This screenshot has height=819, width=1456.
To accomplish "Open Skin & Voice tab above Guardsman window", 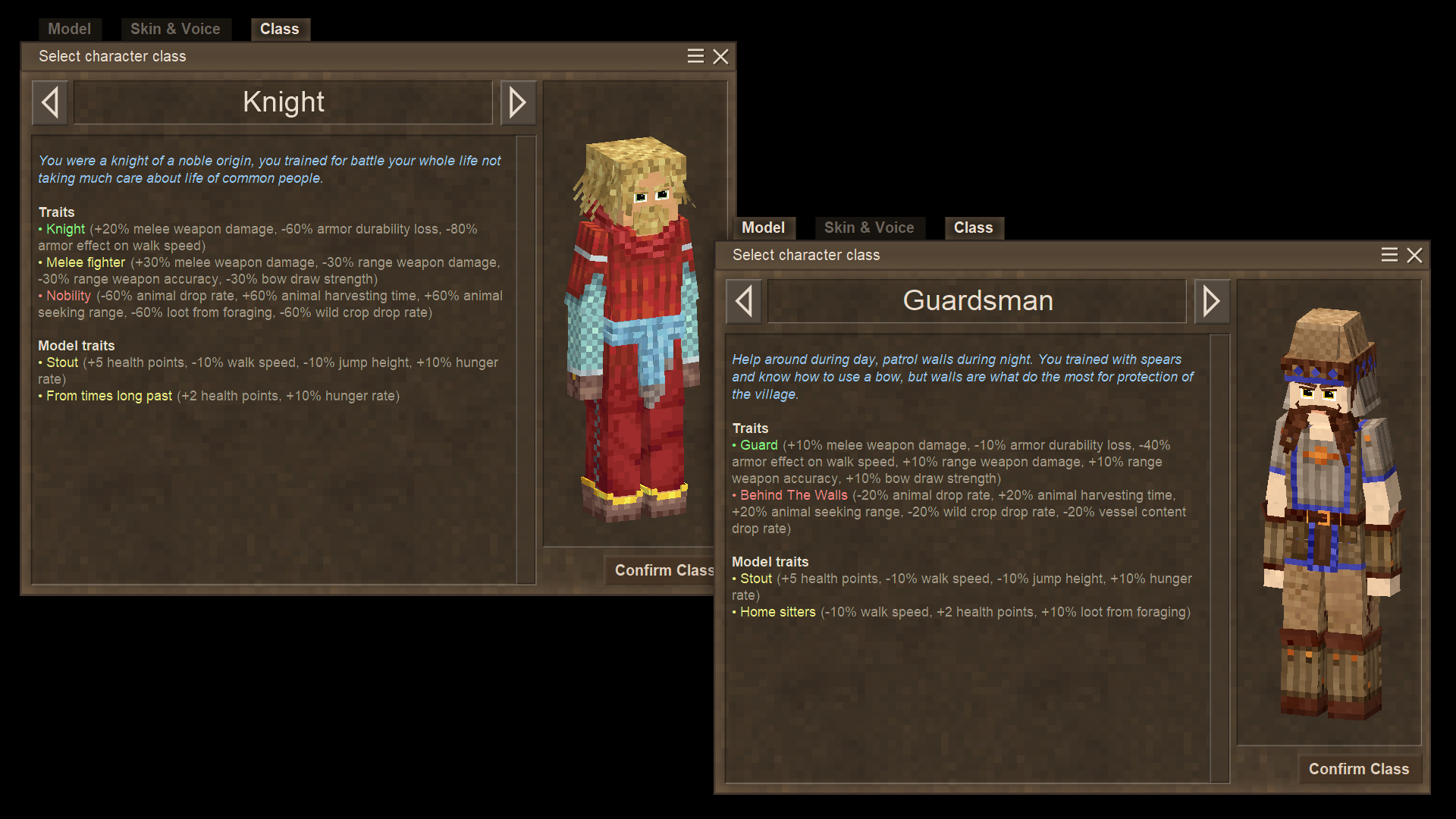I will point(869,227).
